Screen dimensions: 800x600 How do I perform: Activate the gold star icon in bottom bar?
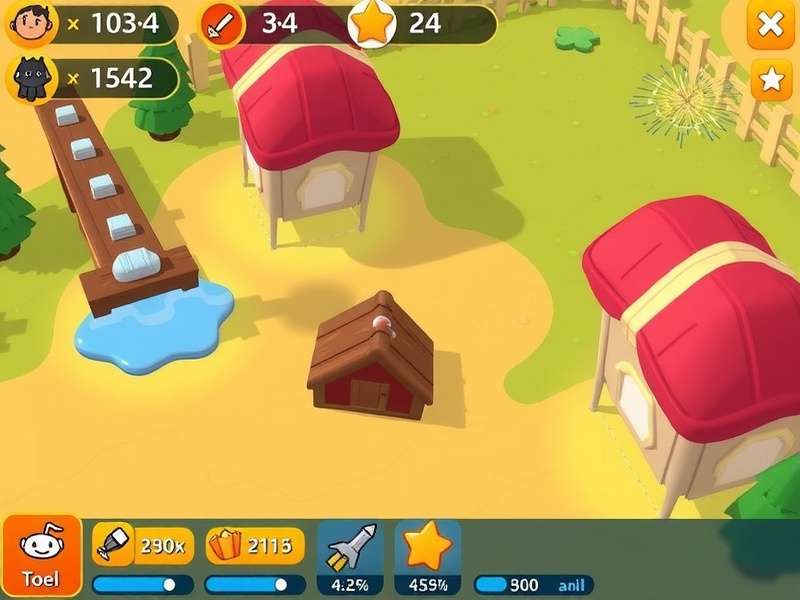point(427,546)
